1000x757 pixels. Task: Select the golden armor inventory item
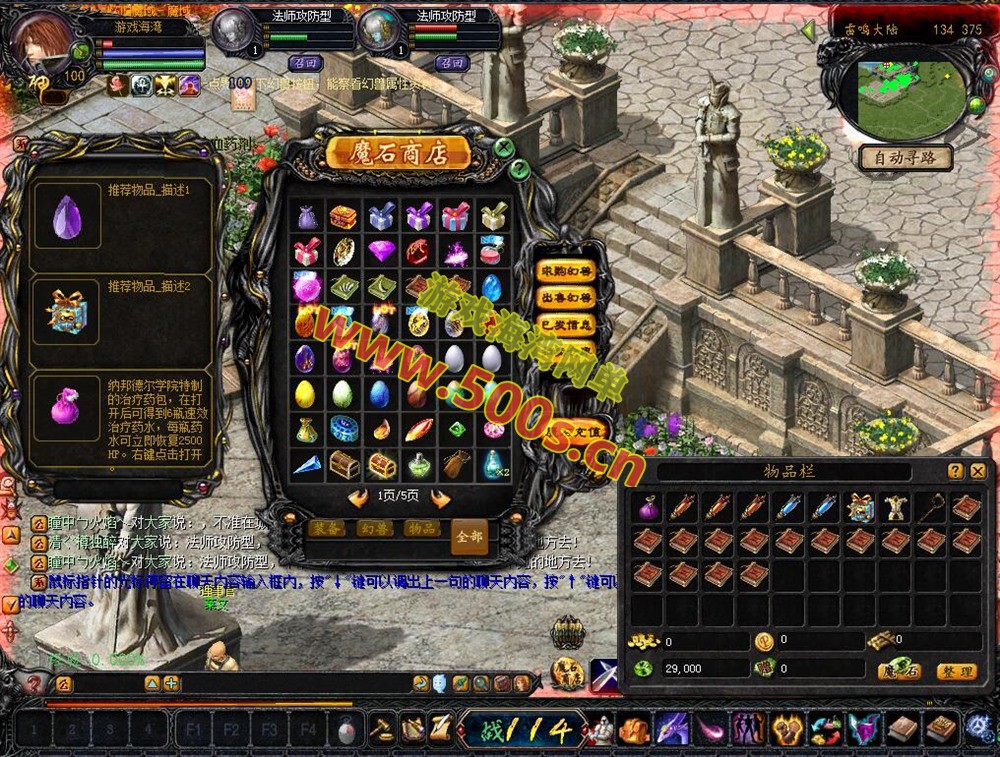[x=893, y=508]
